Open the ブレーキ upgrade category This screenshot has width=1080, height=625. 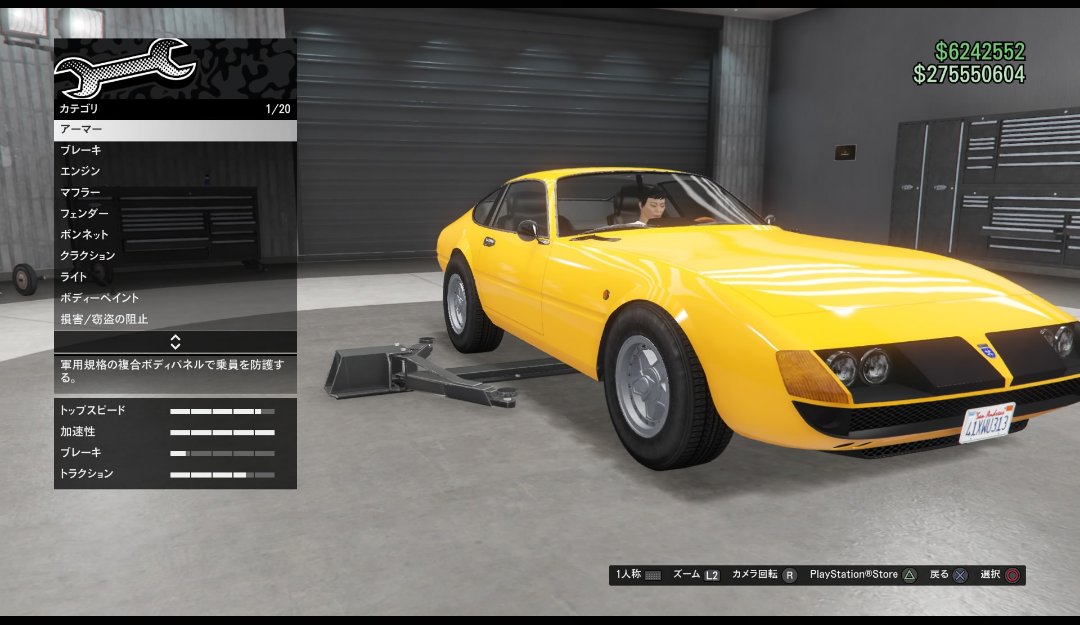click(175, 150)
